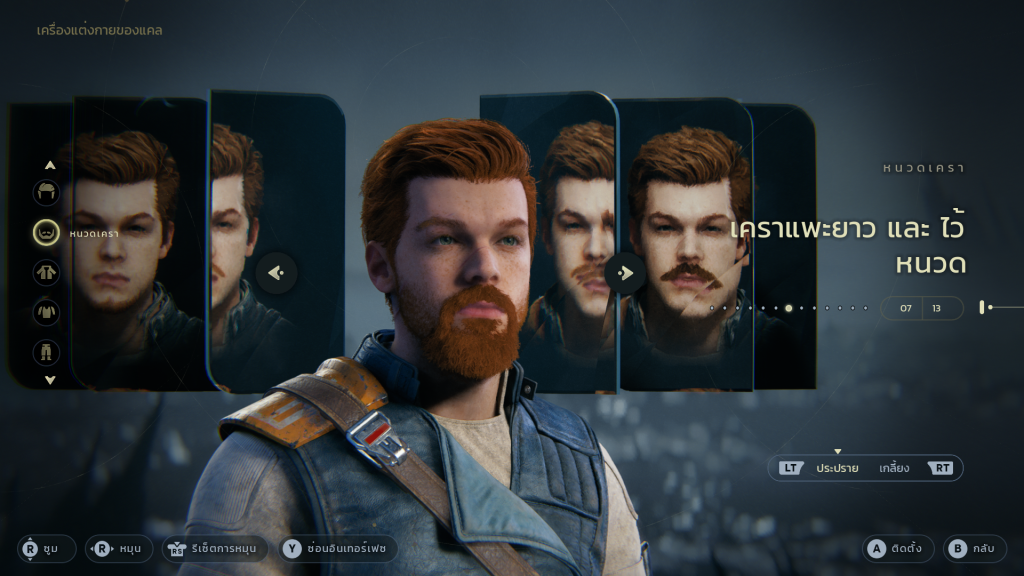Click the up arrow above category icons
This screenshot has height=576, width=1024.
[50, 165]
